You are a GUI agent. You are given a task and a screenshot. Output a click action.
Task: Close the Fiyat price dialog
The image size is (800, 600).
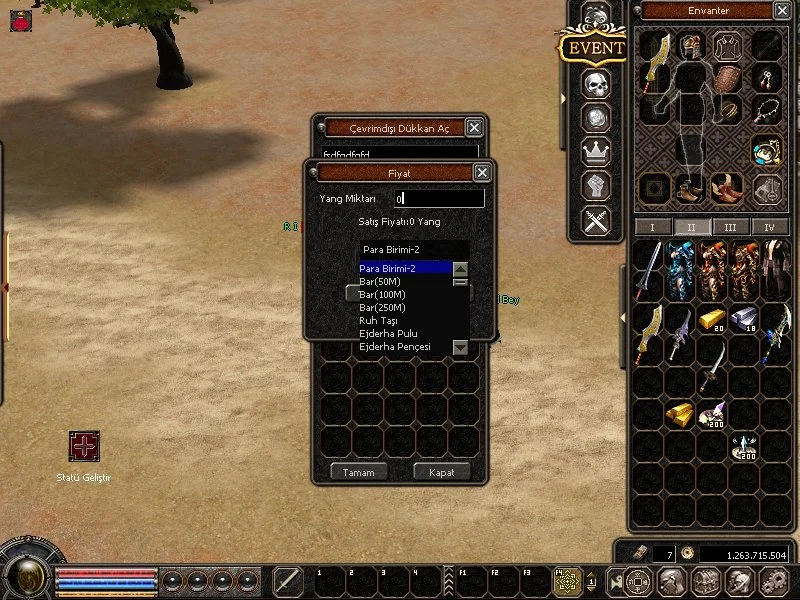(482, 173)
